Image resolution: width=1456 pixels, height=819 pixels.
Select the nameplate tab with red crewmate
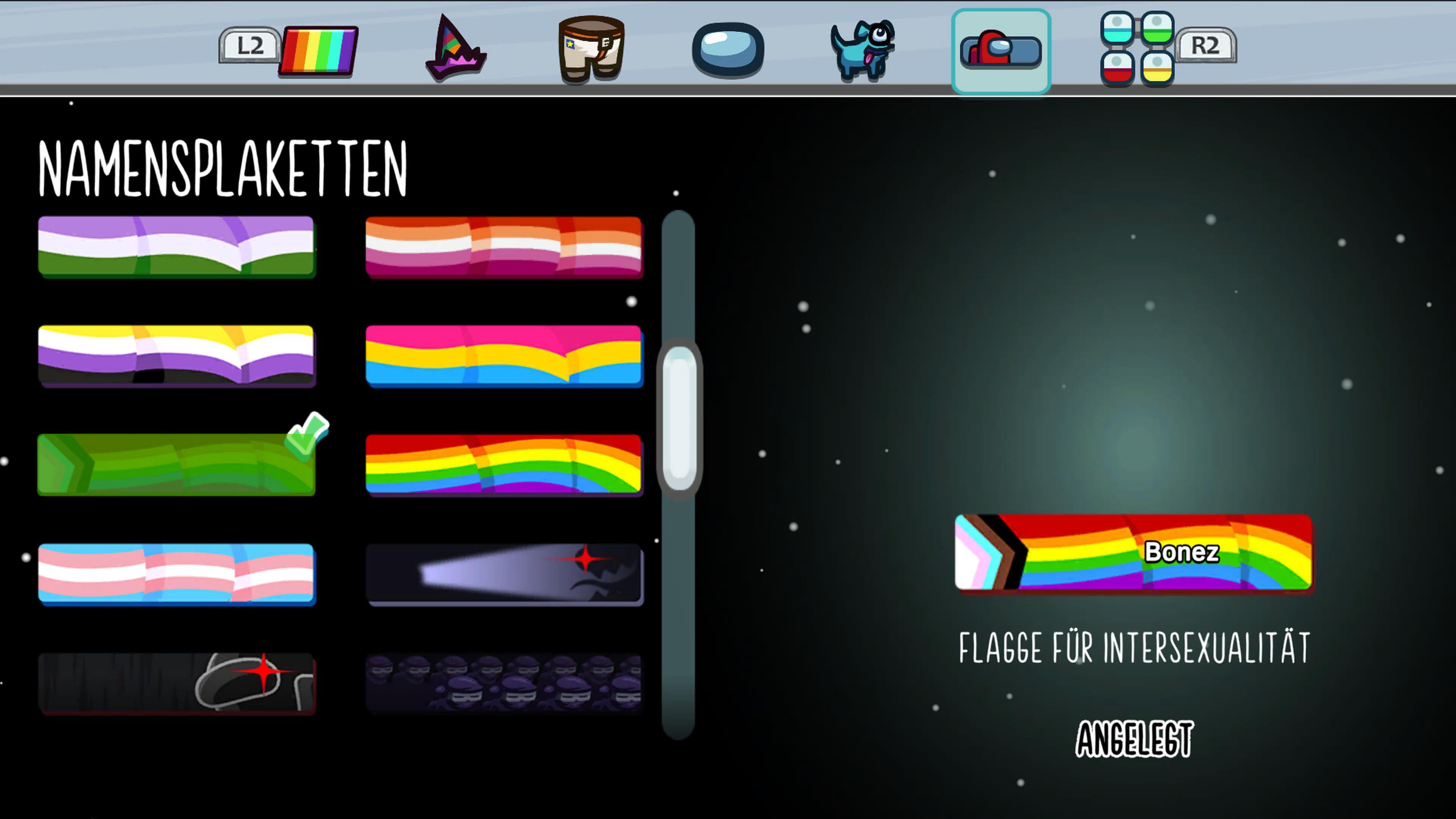pos(1001,51)
